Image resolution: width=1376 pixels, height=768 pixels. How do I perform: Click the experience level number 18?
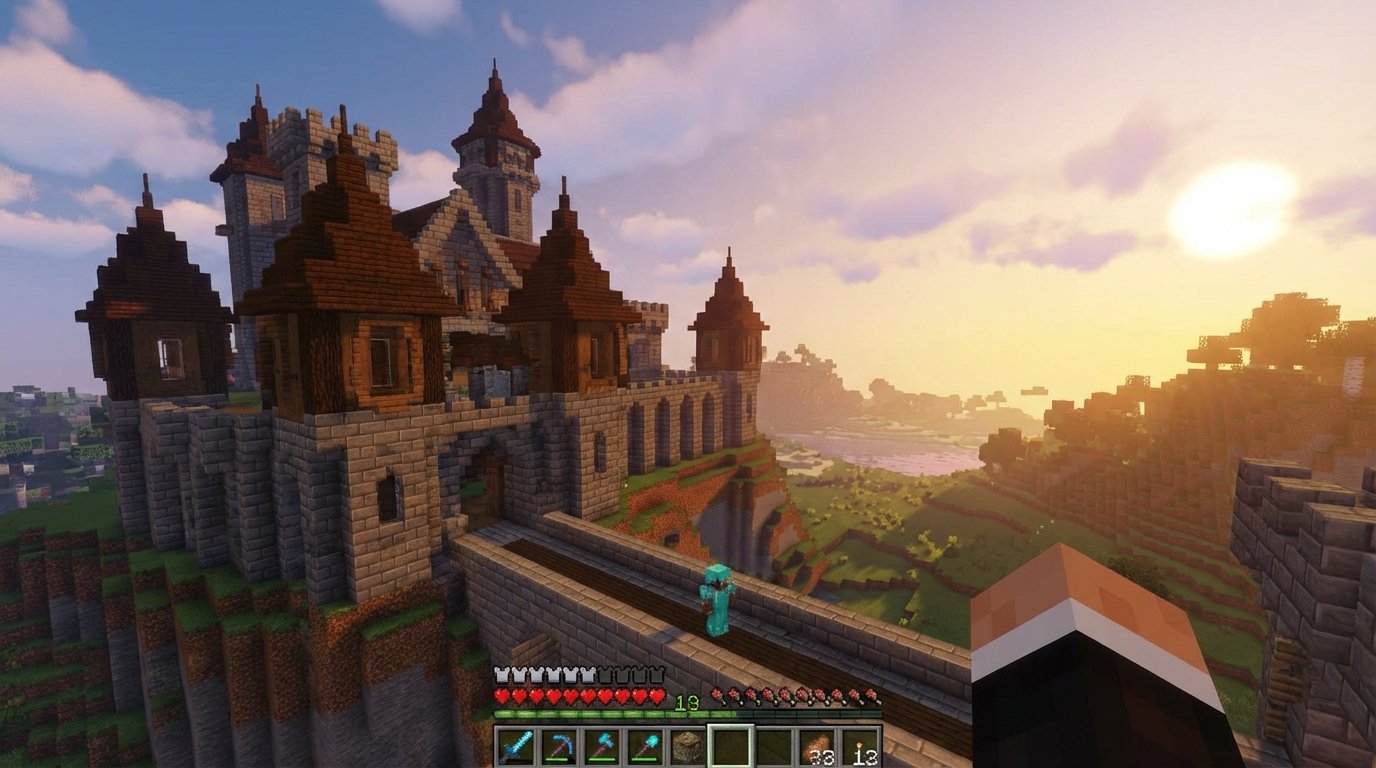[x=687, y=701]
